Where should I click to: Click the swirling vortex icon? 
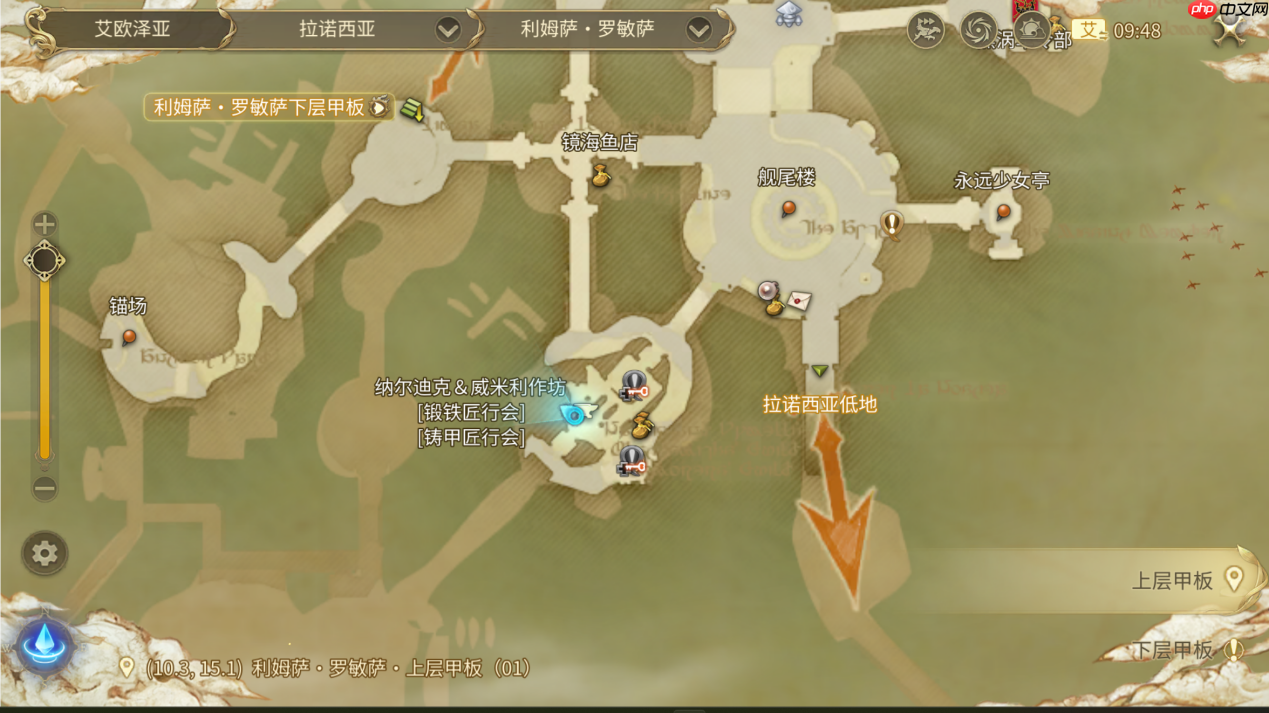978,31
